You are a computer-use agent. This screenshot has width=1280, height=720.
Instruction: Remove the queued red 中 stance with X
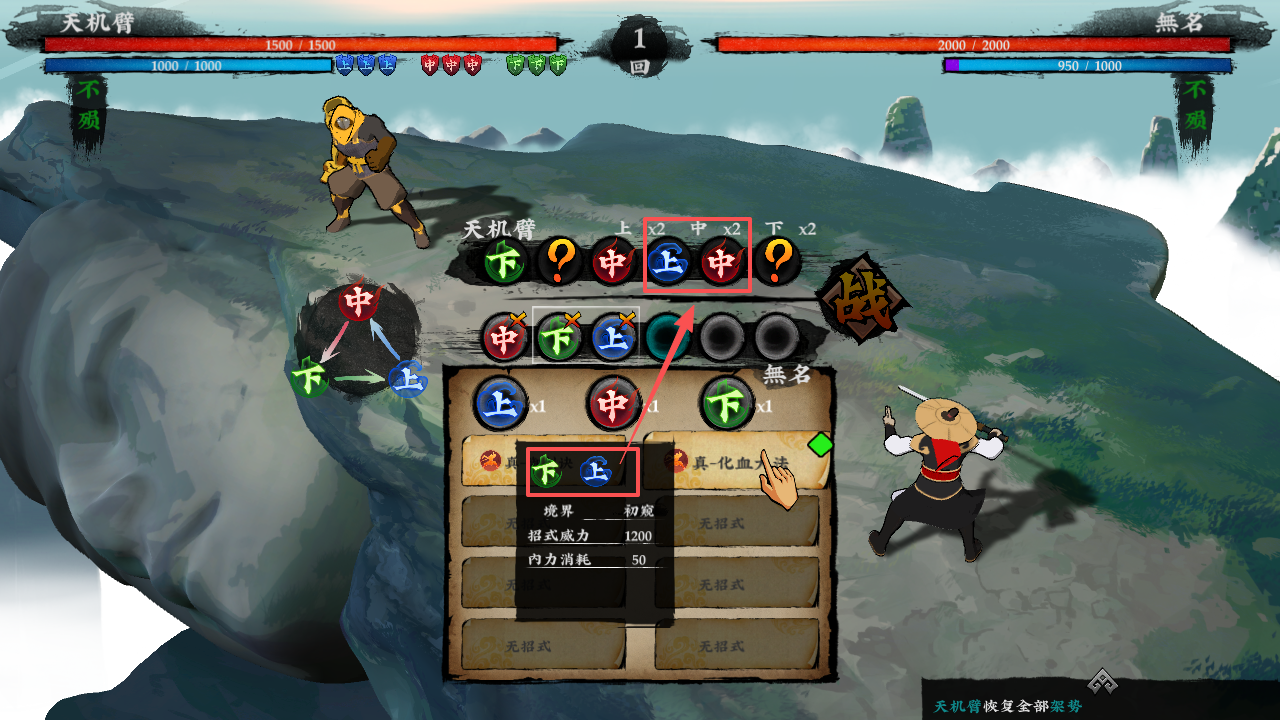click(505, 337)
